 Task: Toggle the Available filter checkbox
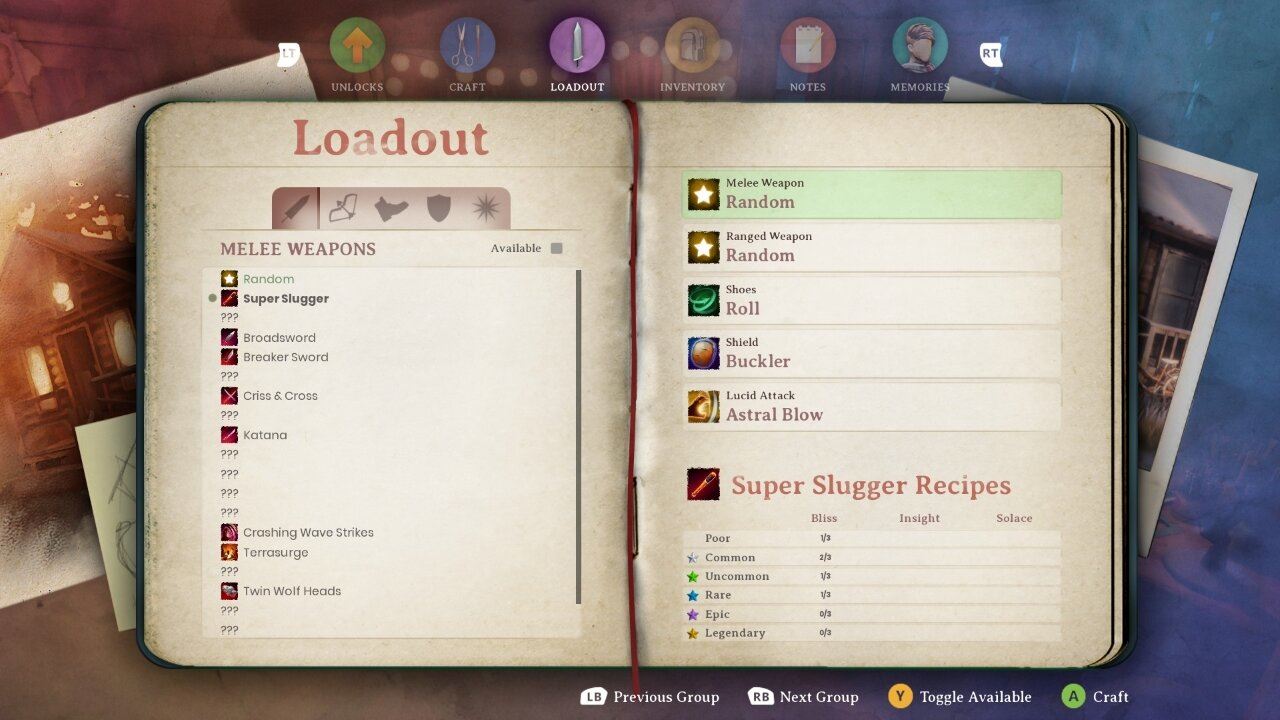coord(557,248)
